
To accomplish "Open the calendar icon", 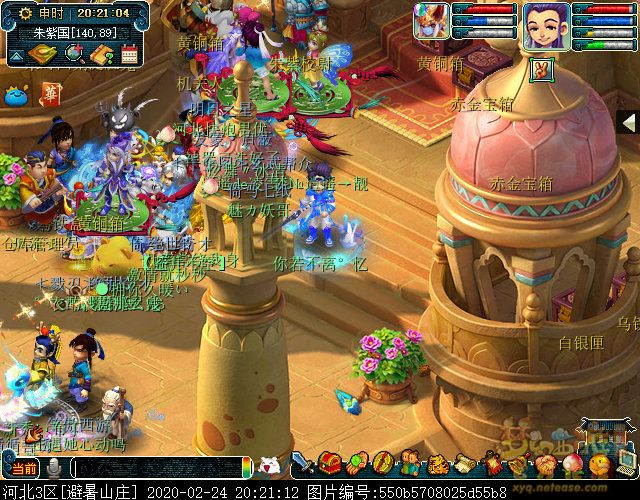I will pos(129,54).
